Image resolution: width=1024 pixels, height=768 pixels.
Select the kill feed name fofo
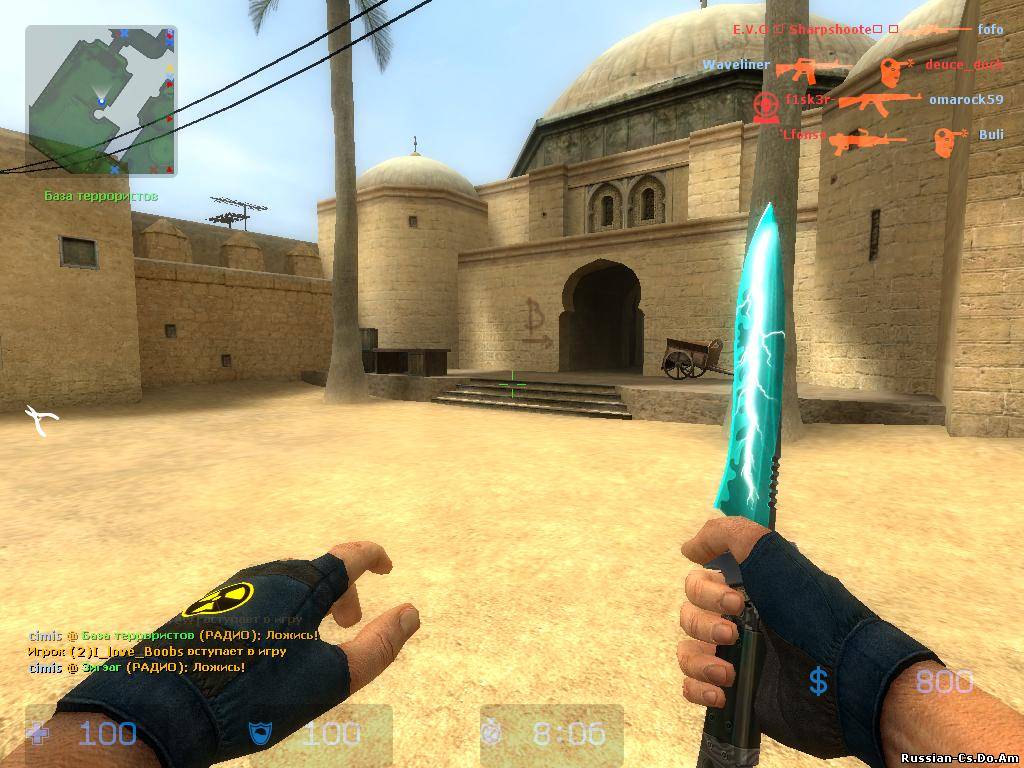[990, 30]
